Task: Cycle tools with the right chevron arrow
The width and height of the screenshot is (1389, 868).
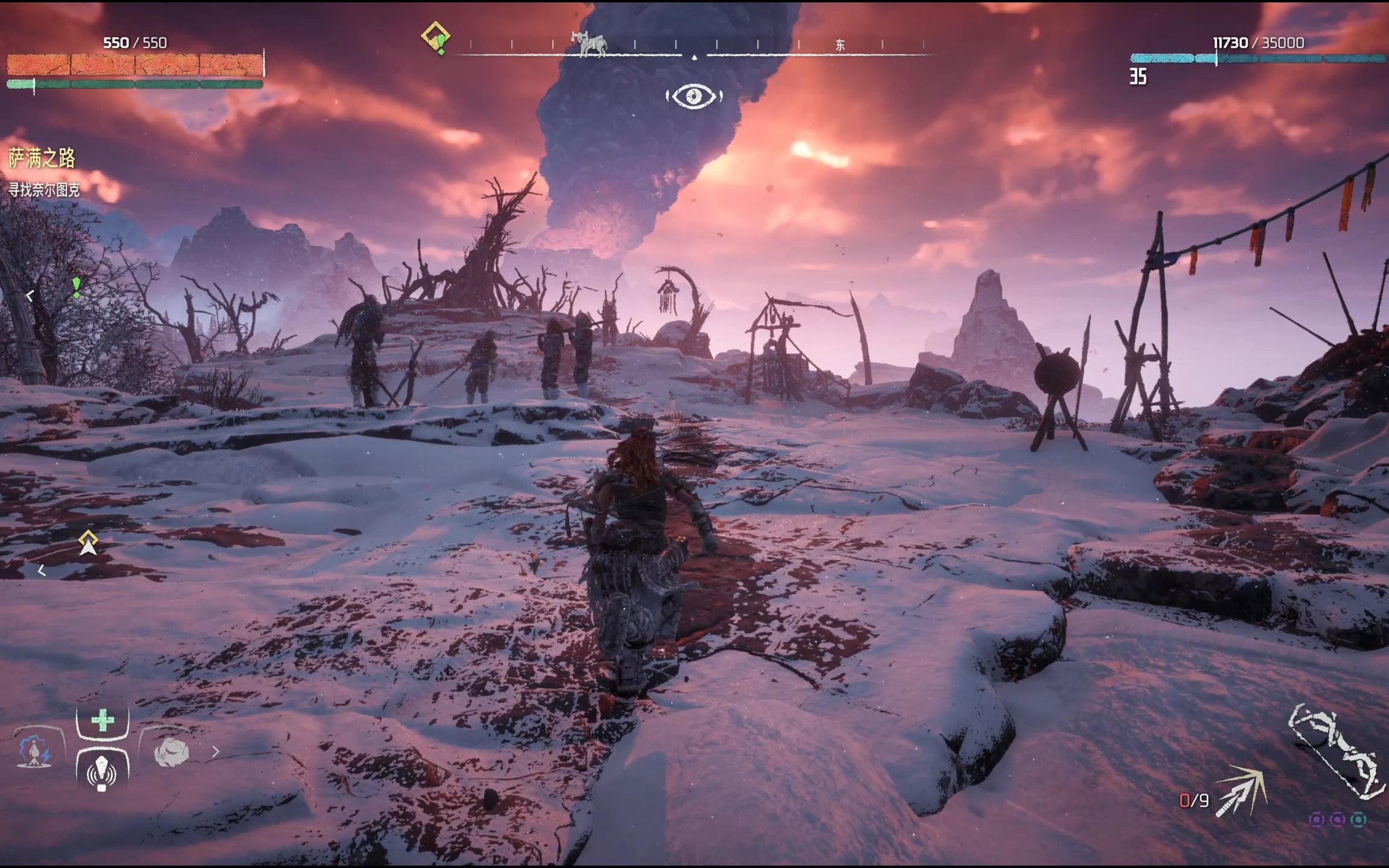Action: pyautogui.click(x=216, y=752)
